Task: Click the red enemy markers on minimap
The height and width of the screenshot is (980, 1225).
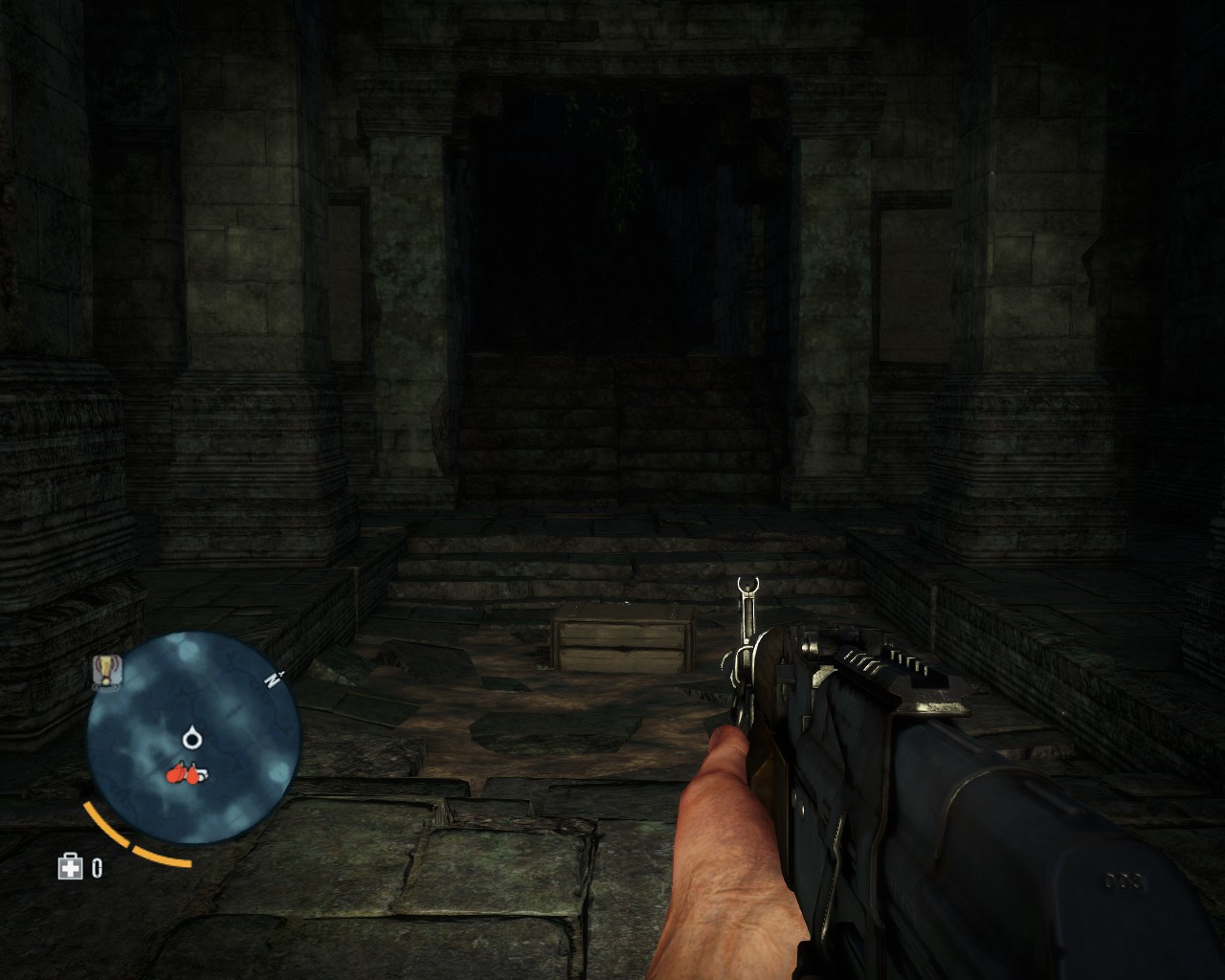Action: 182,774
